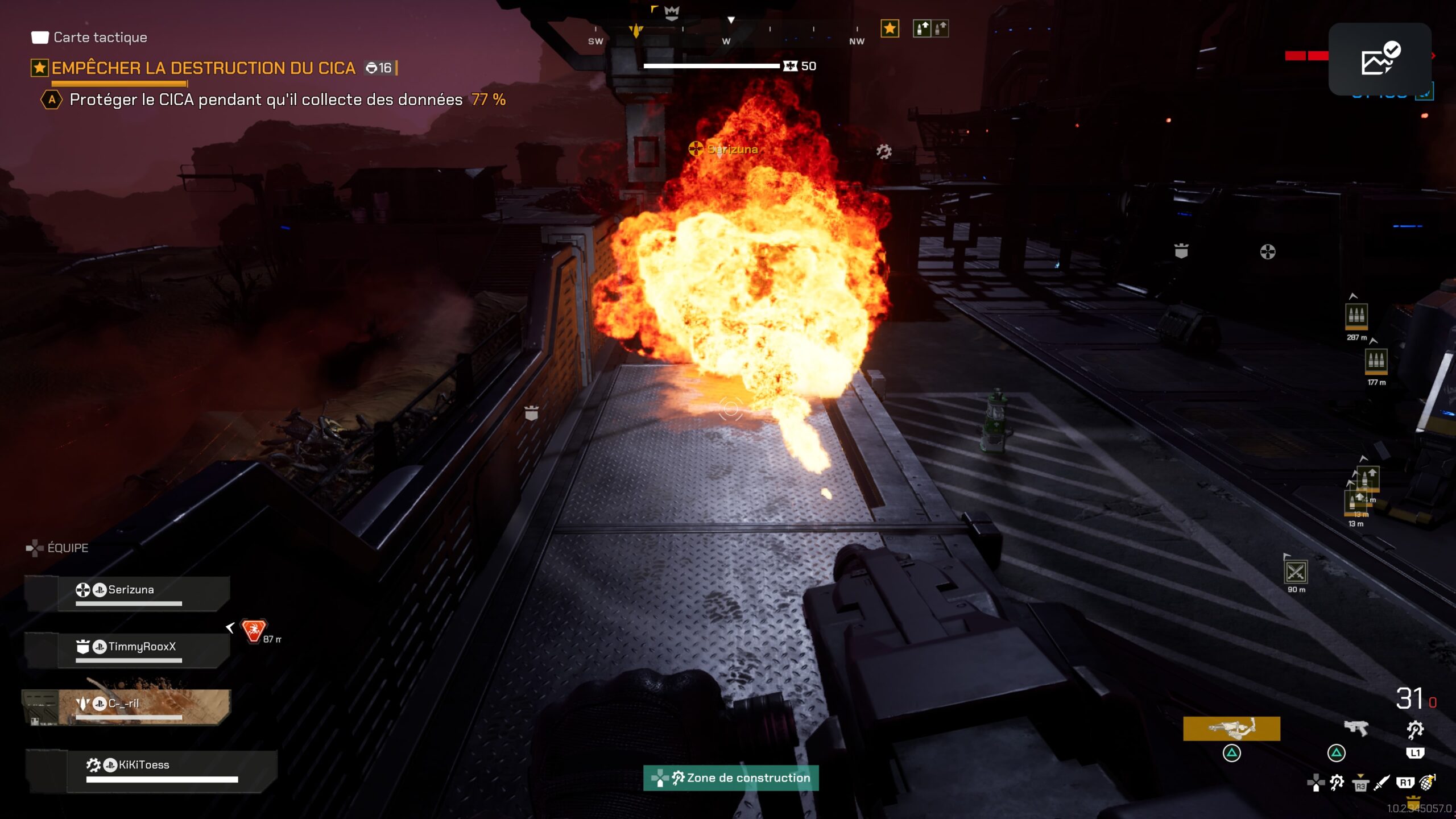Click the grenade icon in the bottom bar
This screenshot has width=1456, height=819.
point(1429,783)
